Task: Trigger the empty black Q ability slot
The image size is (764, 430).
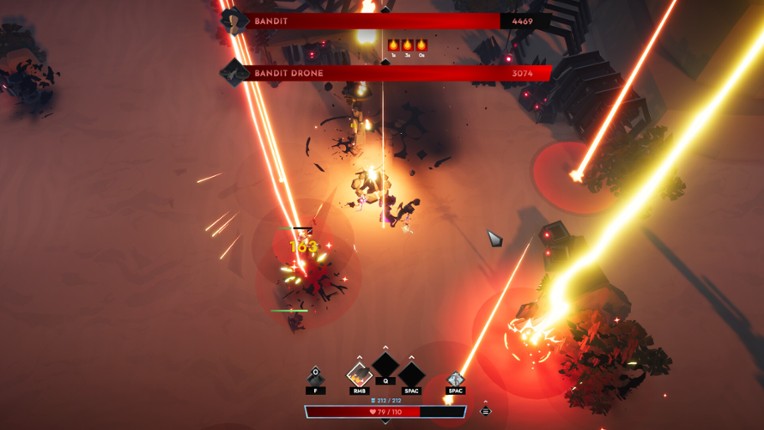Action: (385, 366)
